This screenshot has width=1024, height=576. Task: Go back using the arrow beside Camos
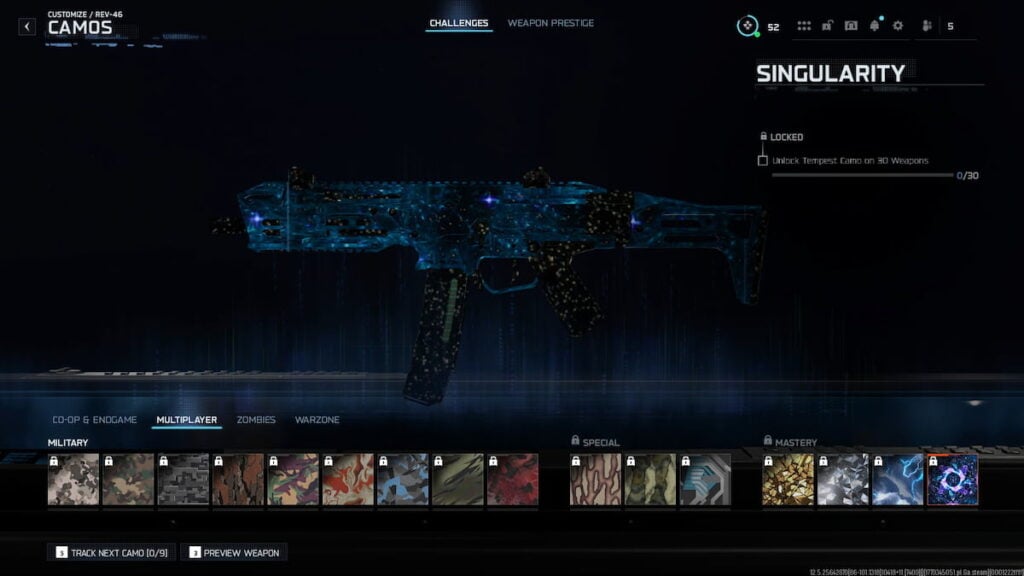(27, 27)
